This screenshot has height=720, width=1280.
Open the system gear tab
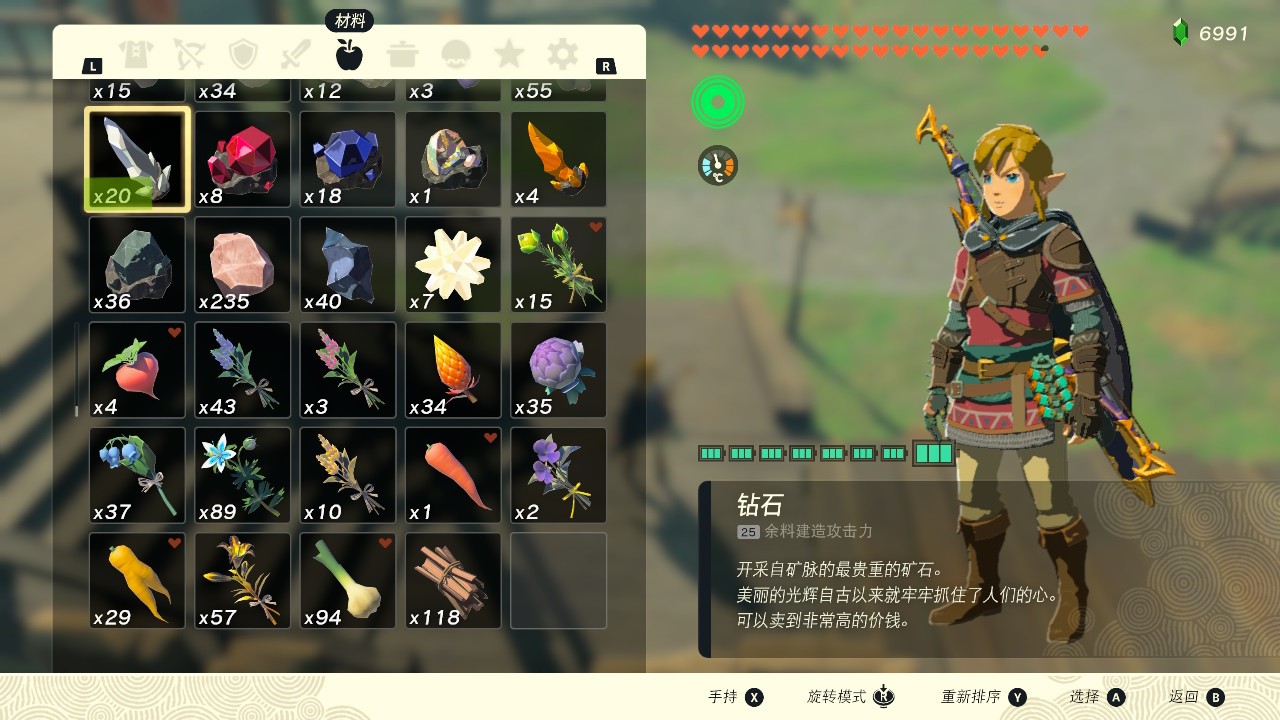(563, 54)
